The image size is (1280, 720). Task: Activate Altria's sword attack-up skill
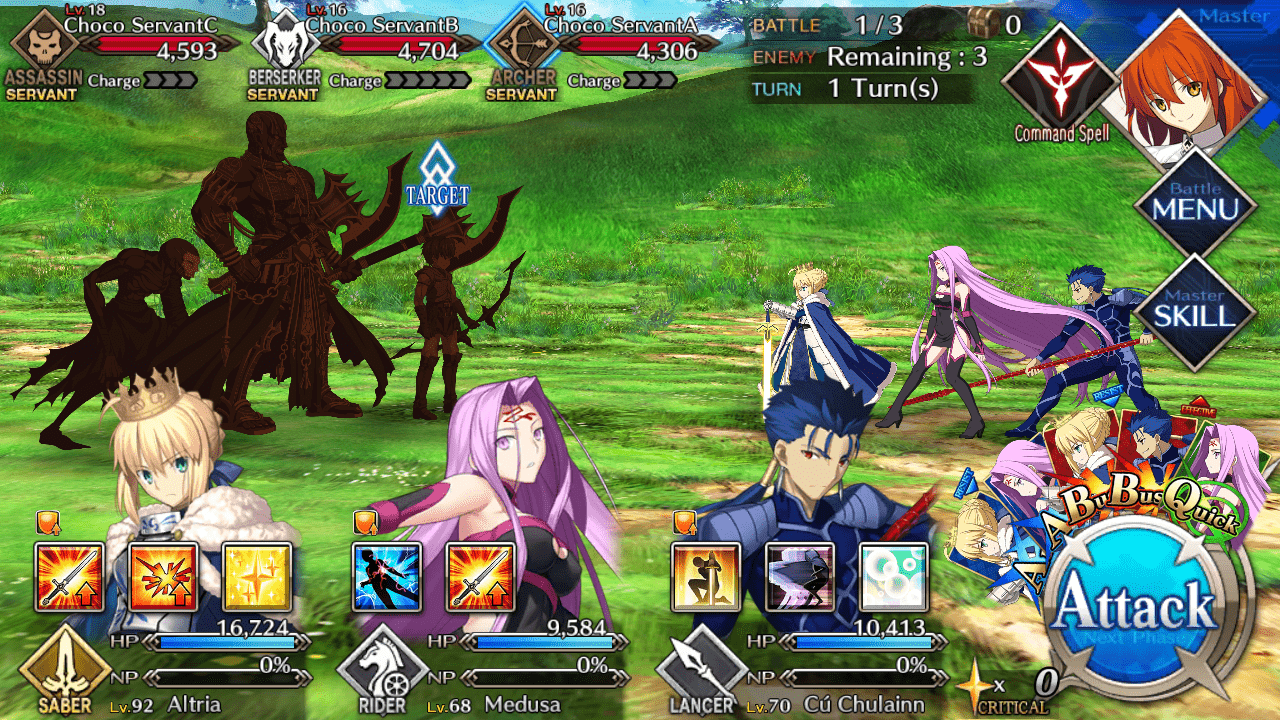tap(69, 577)
